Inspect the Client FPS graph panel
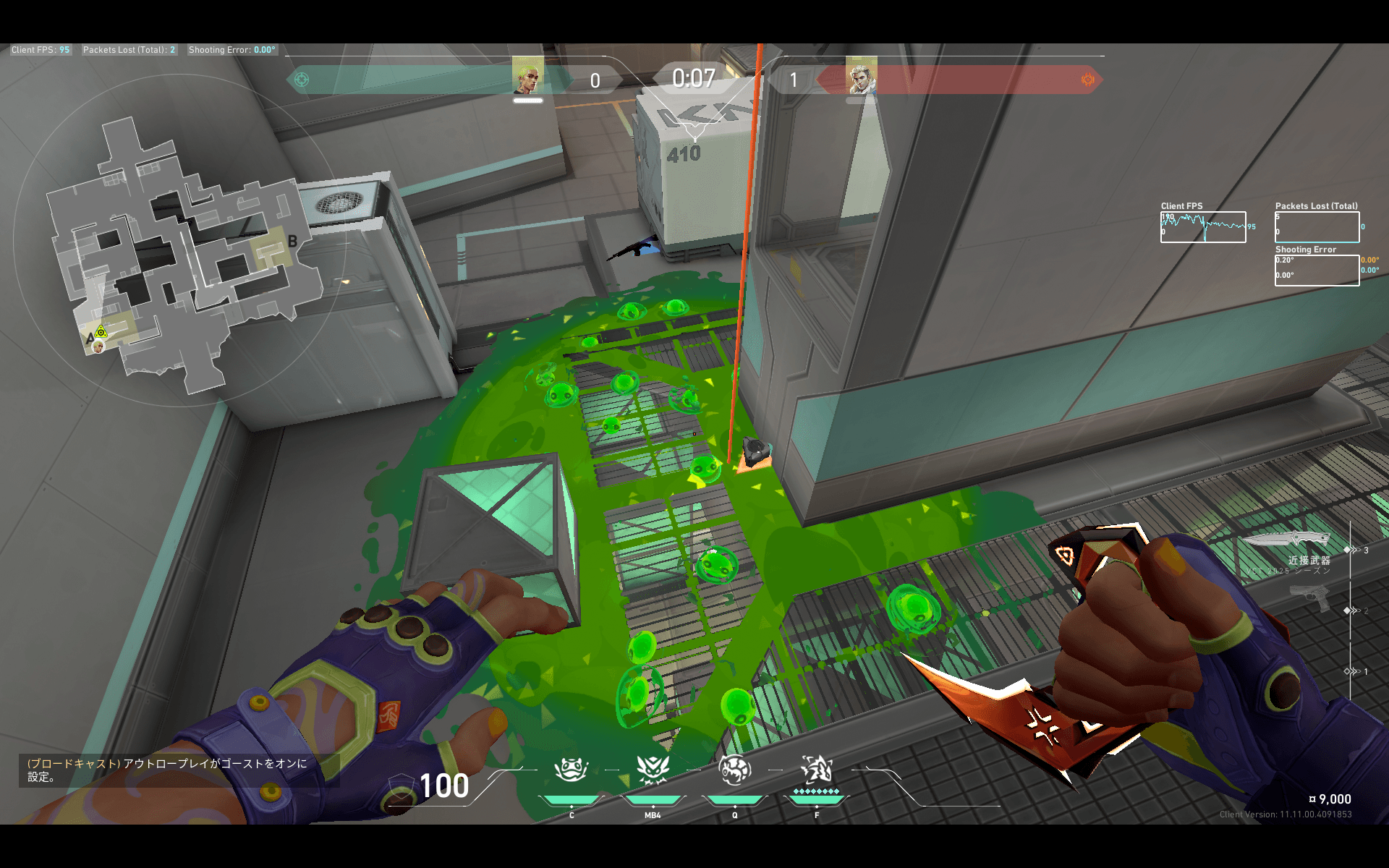1389x868 pixels. [1203, 227]
